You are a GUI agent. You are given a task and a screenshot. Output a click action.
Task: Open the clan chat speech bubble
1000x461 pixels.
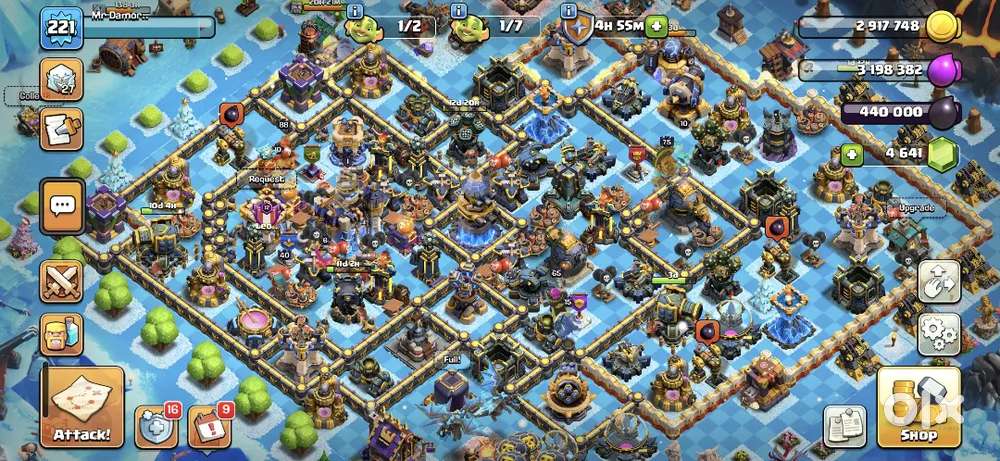coord(62,207)
